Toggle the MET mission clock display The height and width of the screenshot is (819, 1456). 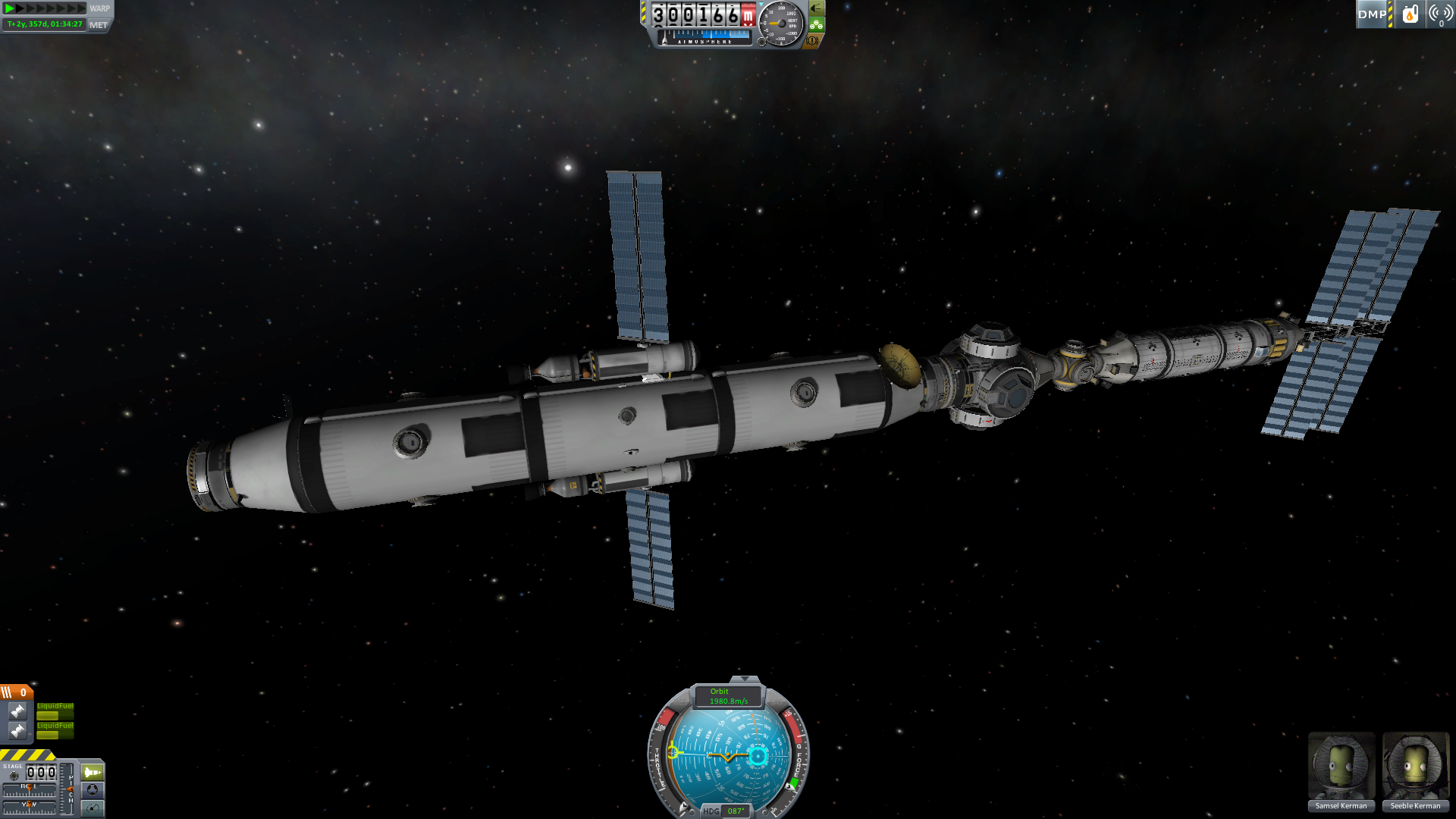pos(99,25)
